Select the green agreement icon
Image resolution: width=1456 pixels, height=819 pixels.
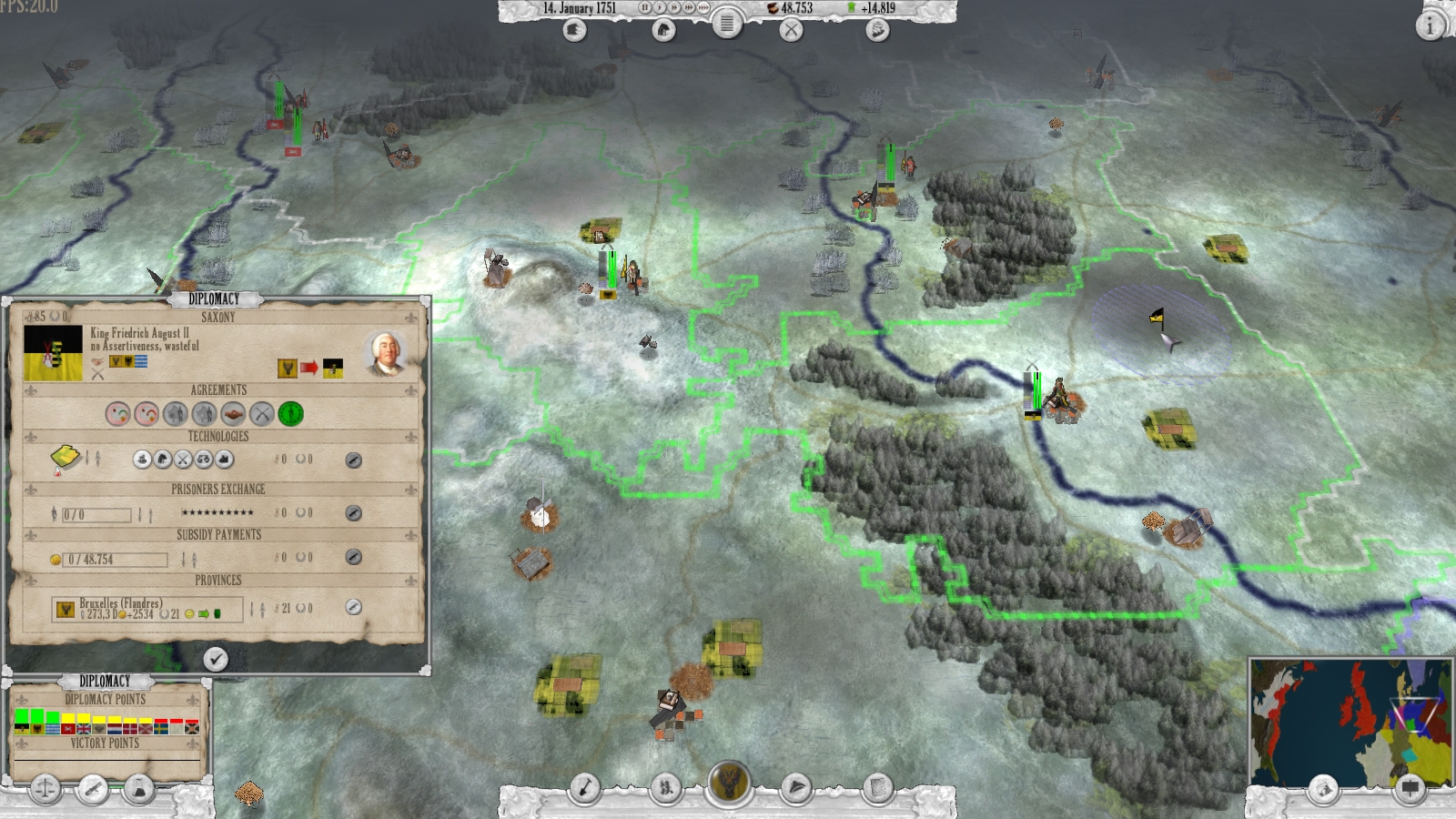click(x=290, y=414)
